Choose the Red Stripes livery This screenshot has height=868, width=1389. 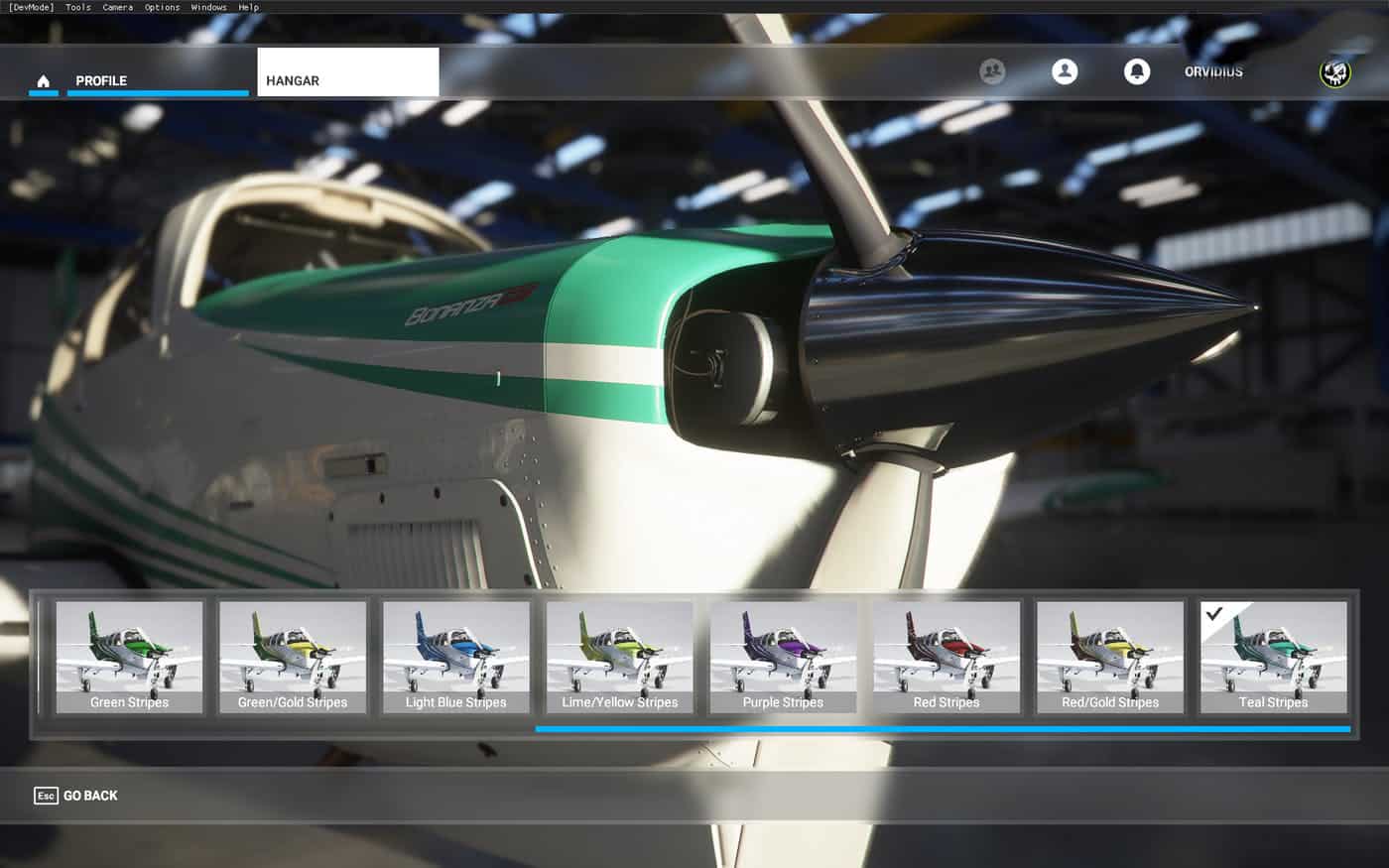point(947,657)
